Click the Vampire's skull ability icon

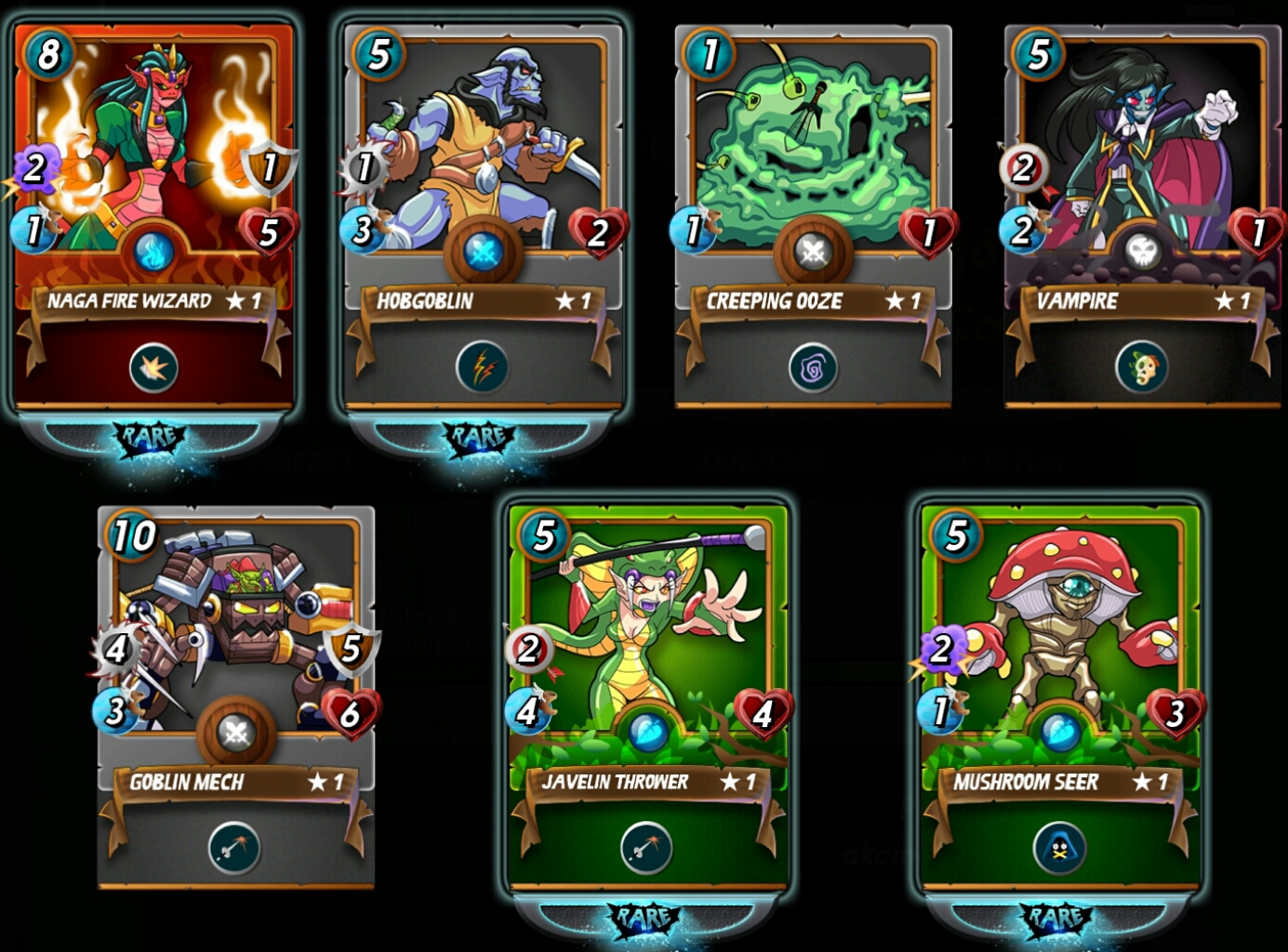click(1142, 369)
